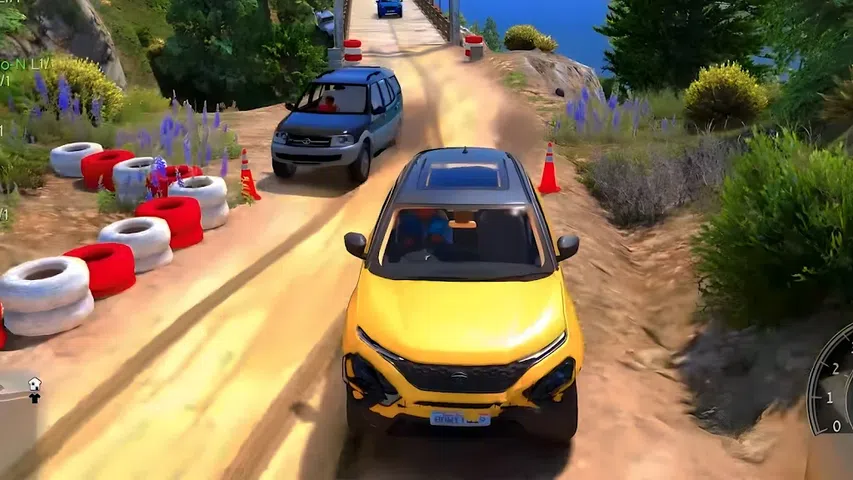The width and height of the screenshot is (853, 480).
Task: Select the black shirt marker on the minimap
Action: [x=34, y=397]
